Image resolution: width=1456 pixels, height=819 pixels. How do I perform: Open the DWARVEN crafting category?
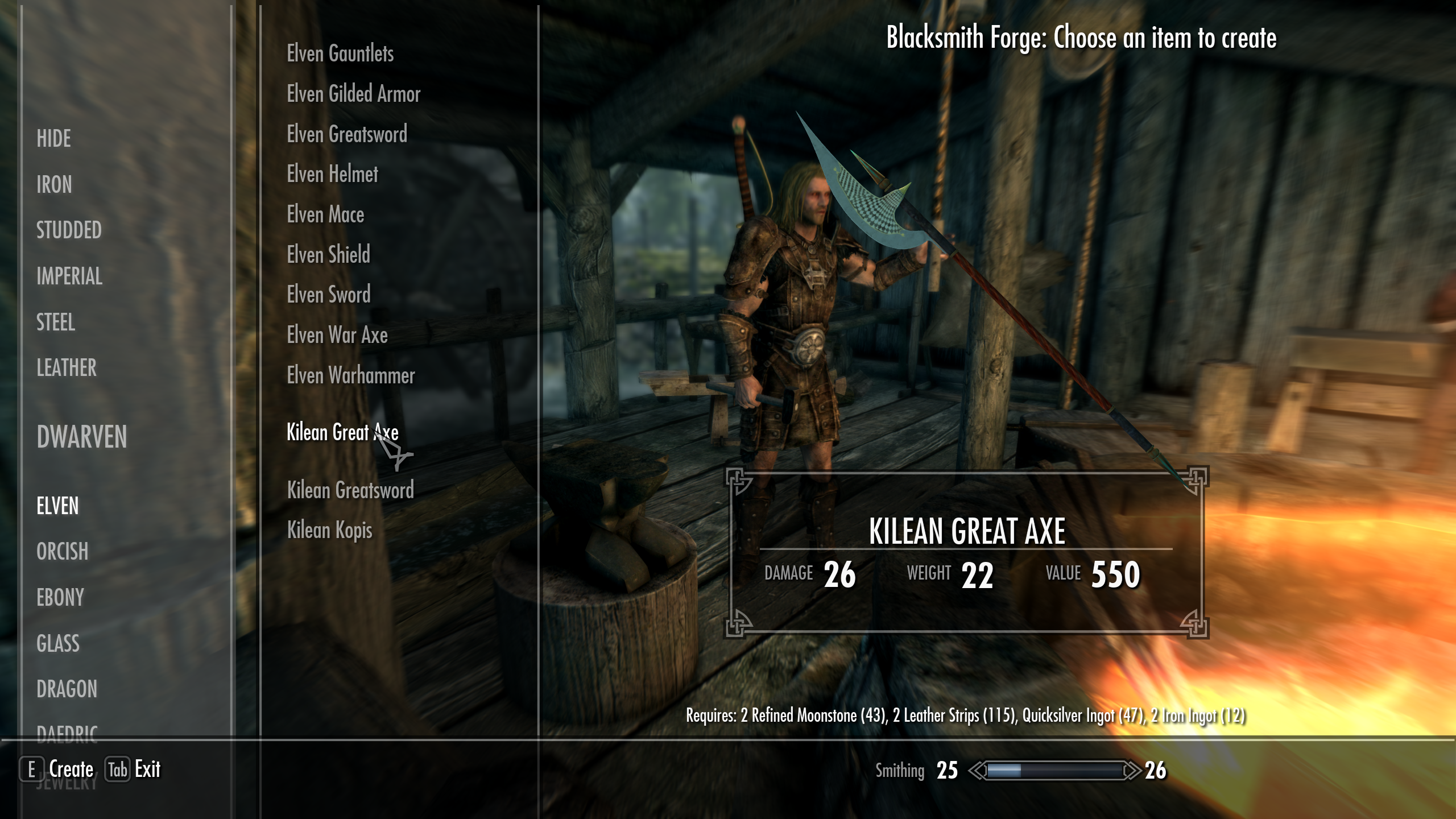[x=81, y=438]
